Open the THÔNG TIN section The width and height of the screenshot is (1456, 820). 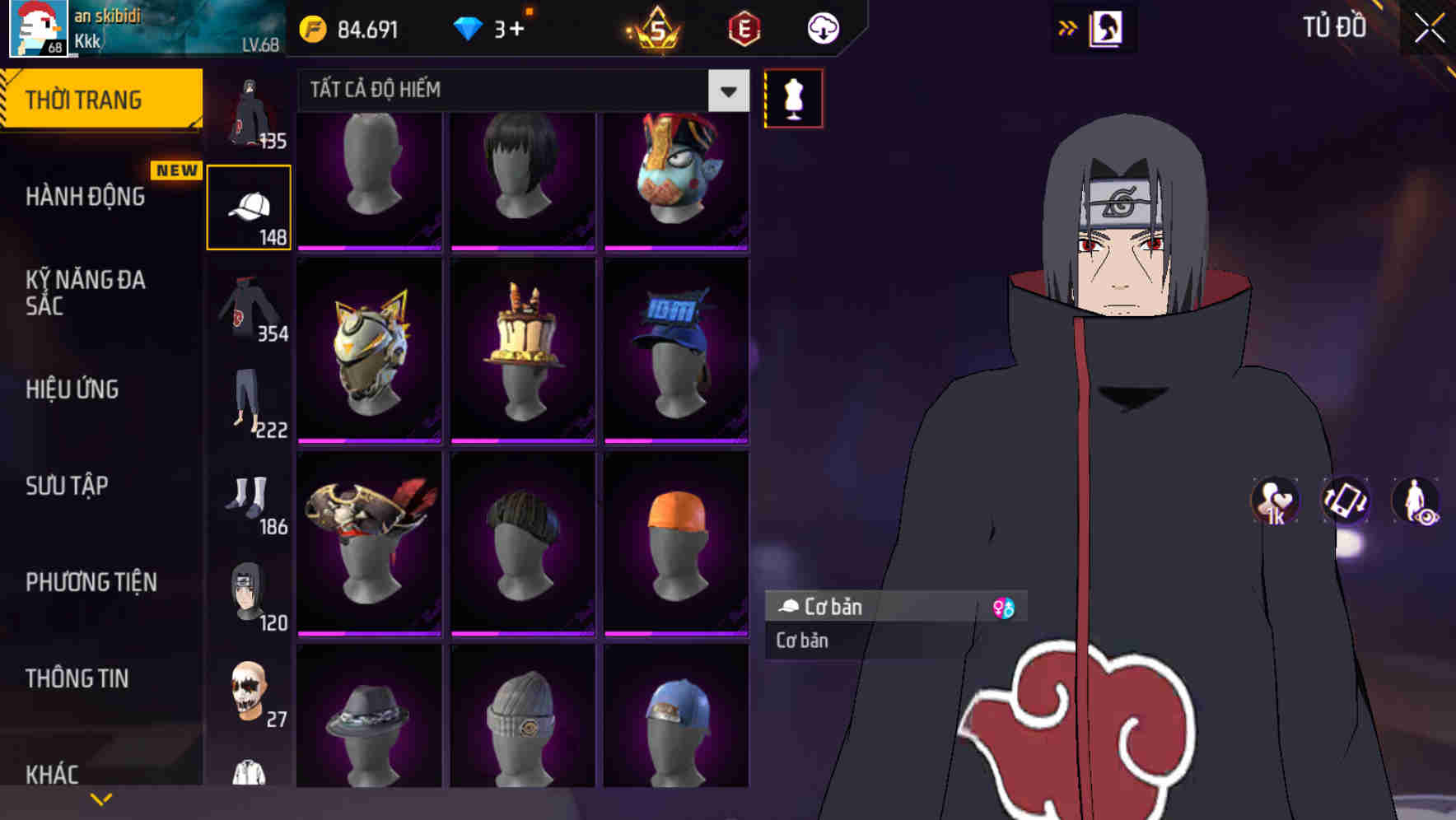[x=77, y=678]
